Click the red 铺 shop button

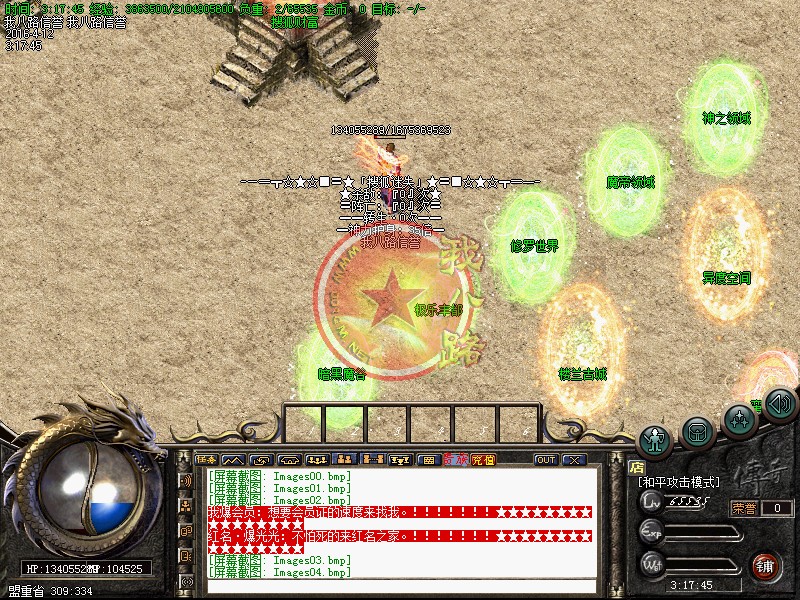(x=767, y=565)
